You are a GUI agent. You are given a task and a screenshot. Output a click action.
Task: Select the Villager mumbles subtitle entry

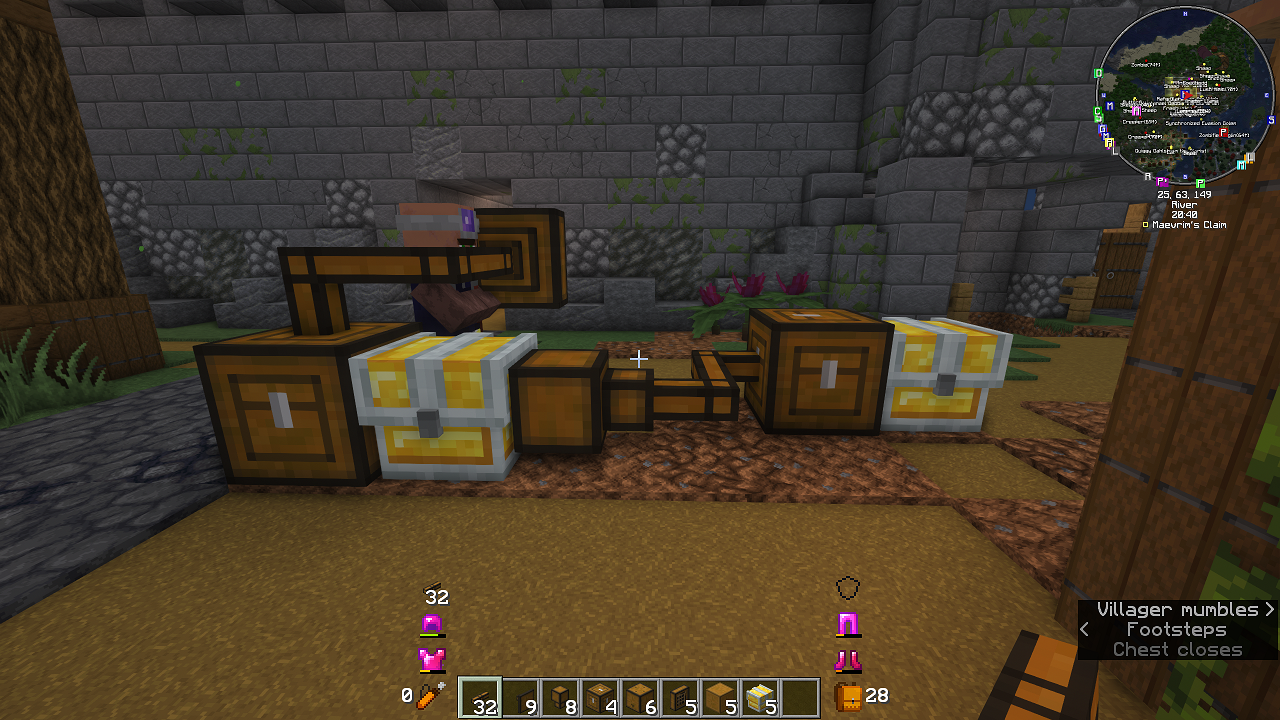1175,609
